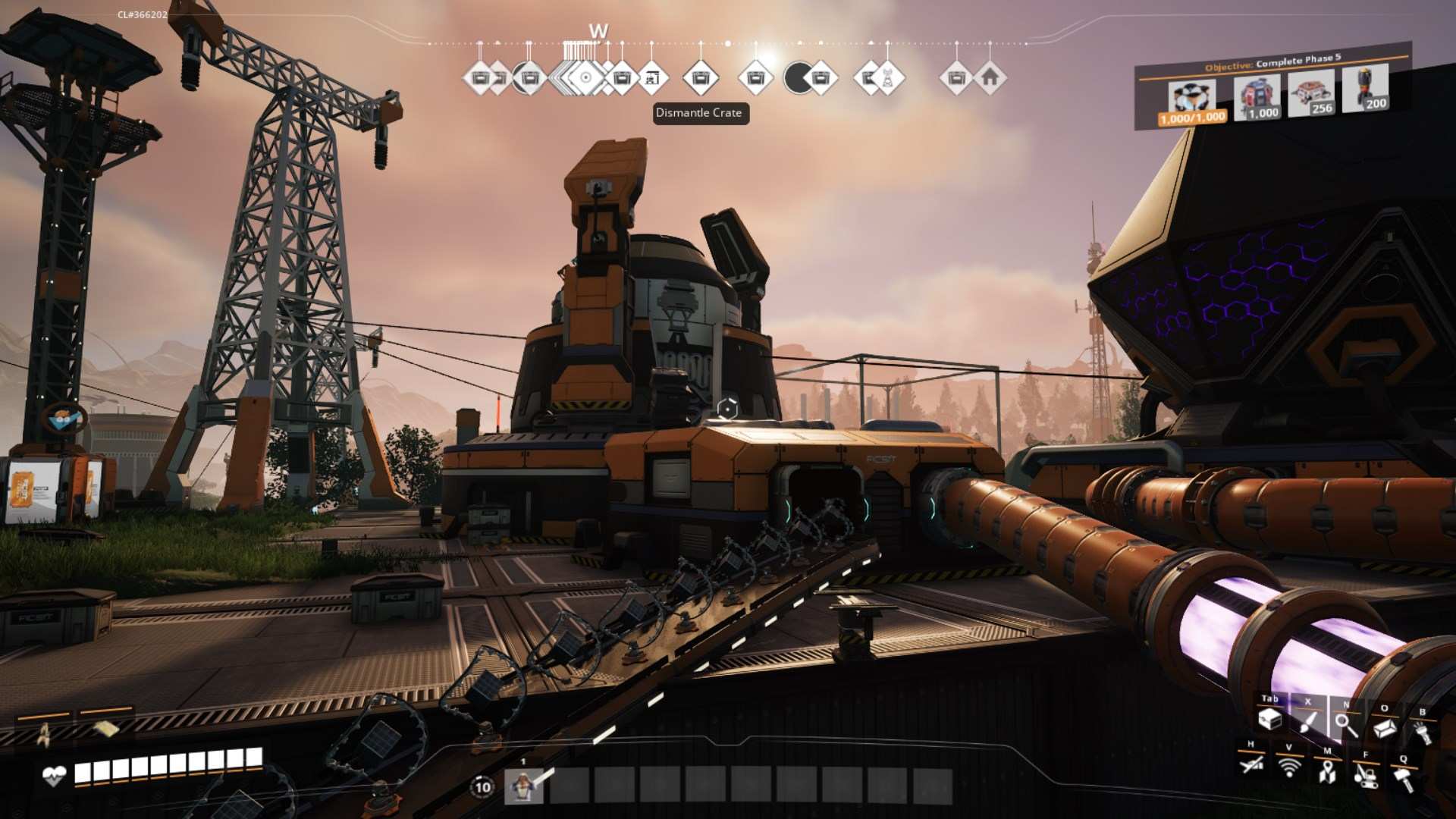Screen dimensions: 1456x819
Task: Select the codex box icon
Action: (x=1385, y=728)
